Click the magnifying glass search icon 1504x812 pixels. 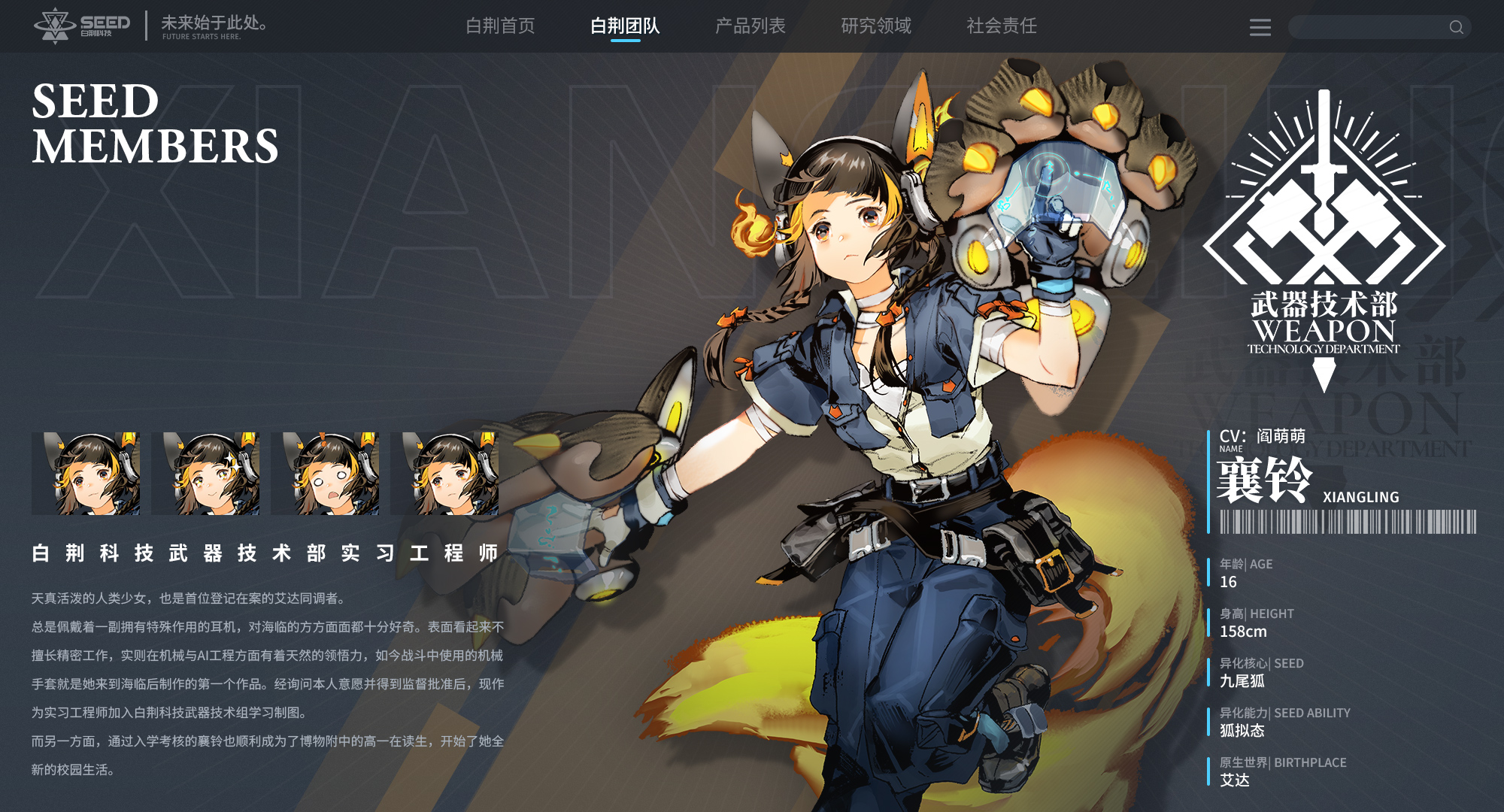(x=1457, y=28)
